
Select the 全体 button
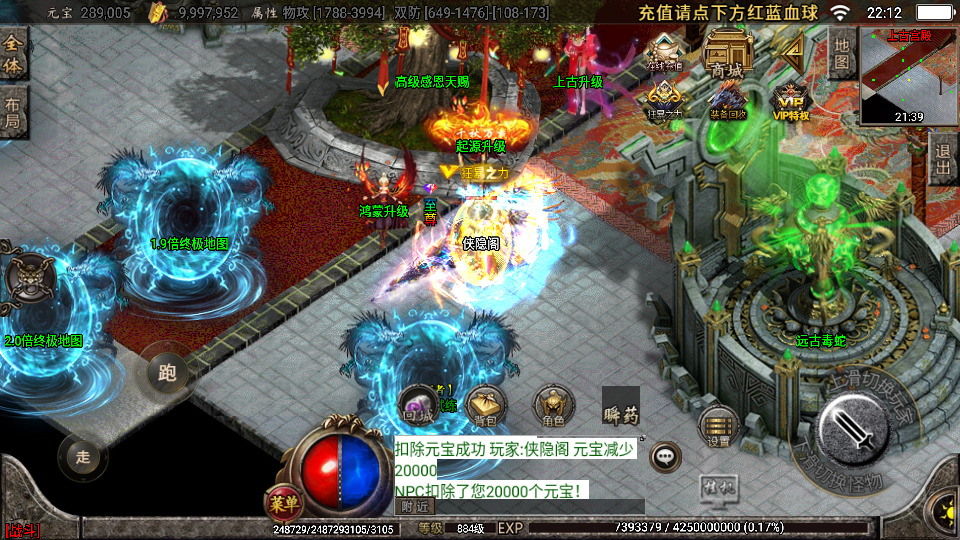click(13, 54)
